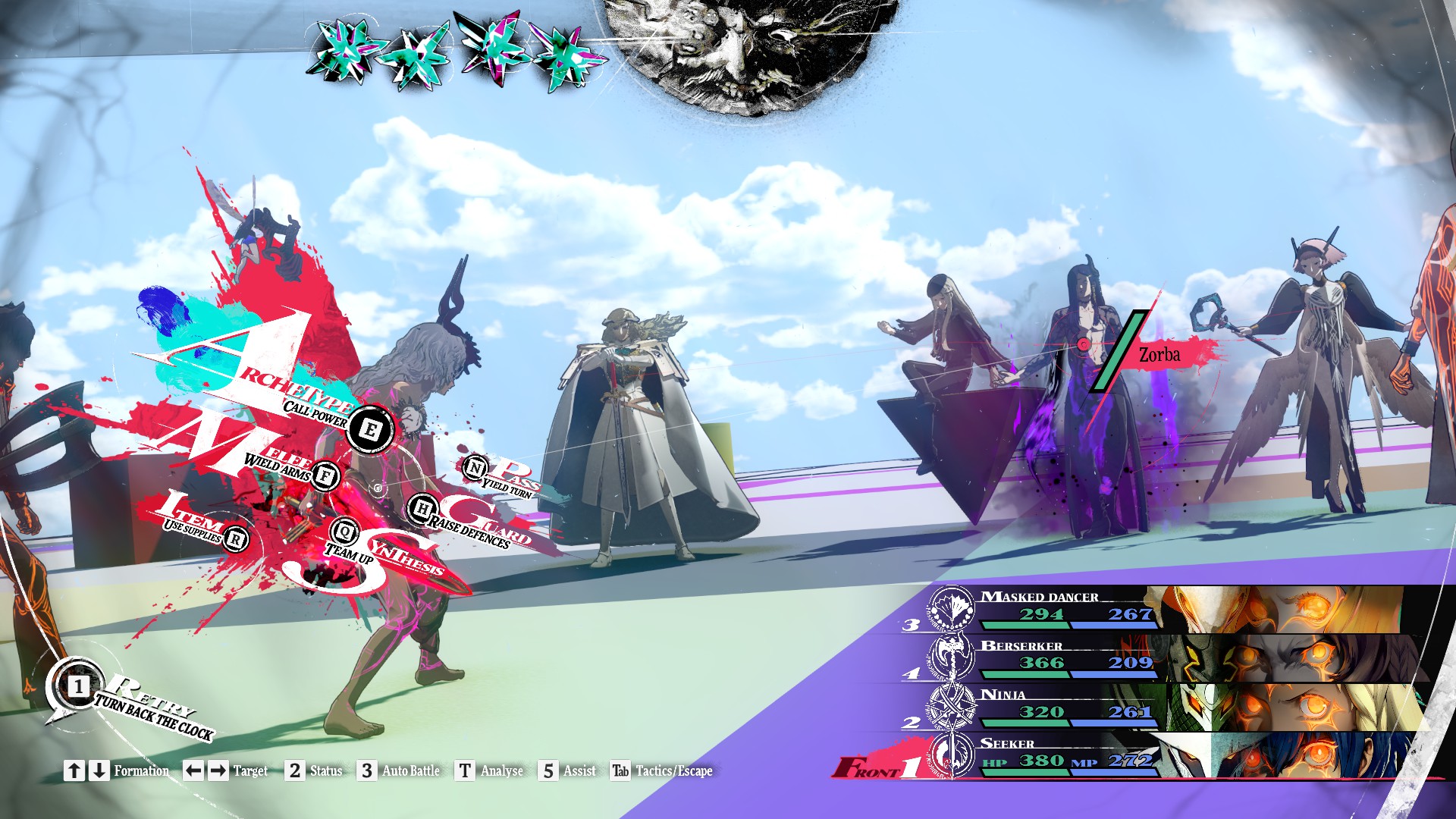
Task: Click the Zorba enemy target label
Action: click(x=1159, y=355)
